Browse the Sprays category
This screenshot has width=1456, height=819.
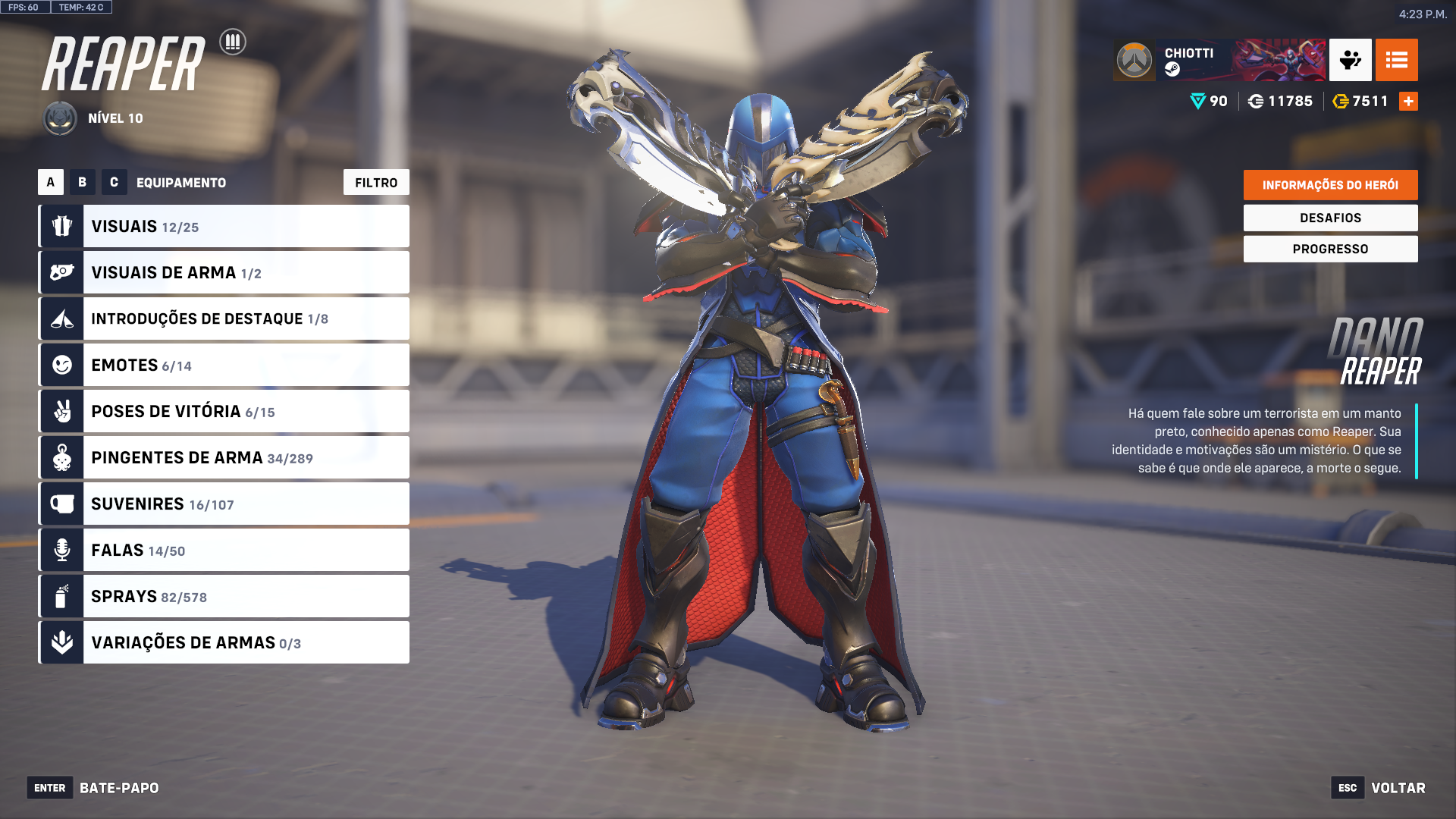point(224,596)
